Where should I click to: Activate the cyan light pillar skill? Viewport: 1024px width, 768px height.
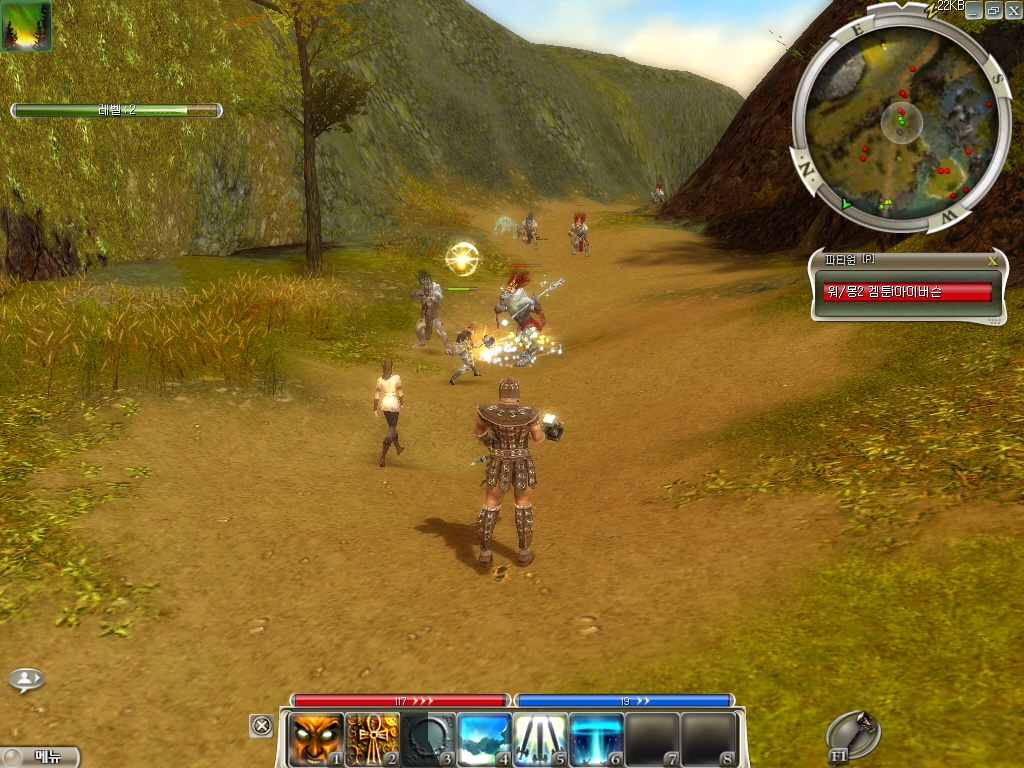[597, 739]
